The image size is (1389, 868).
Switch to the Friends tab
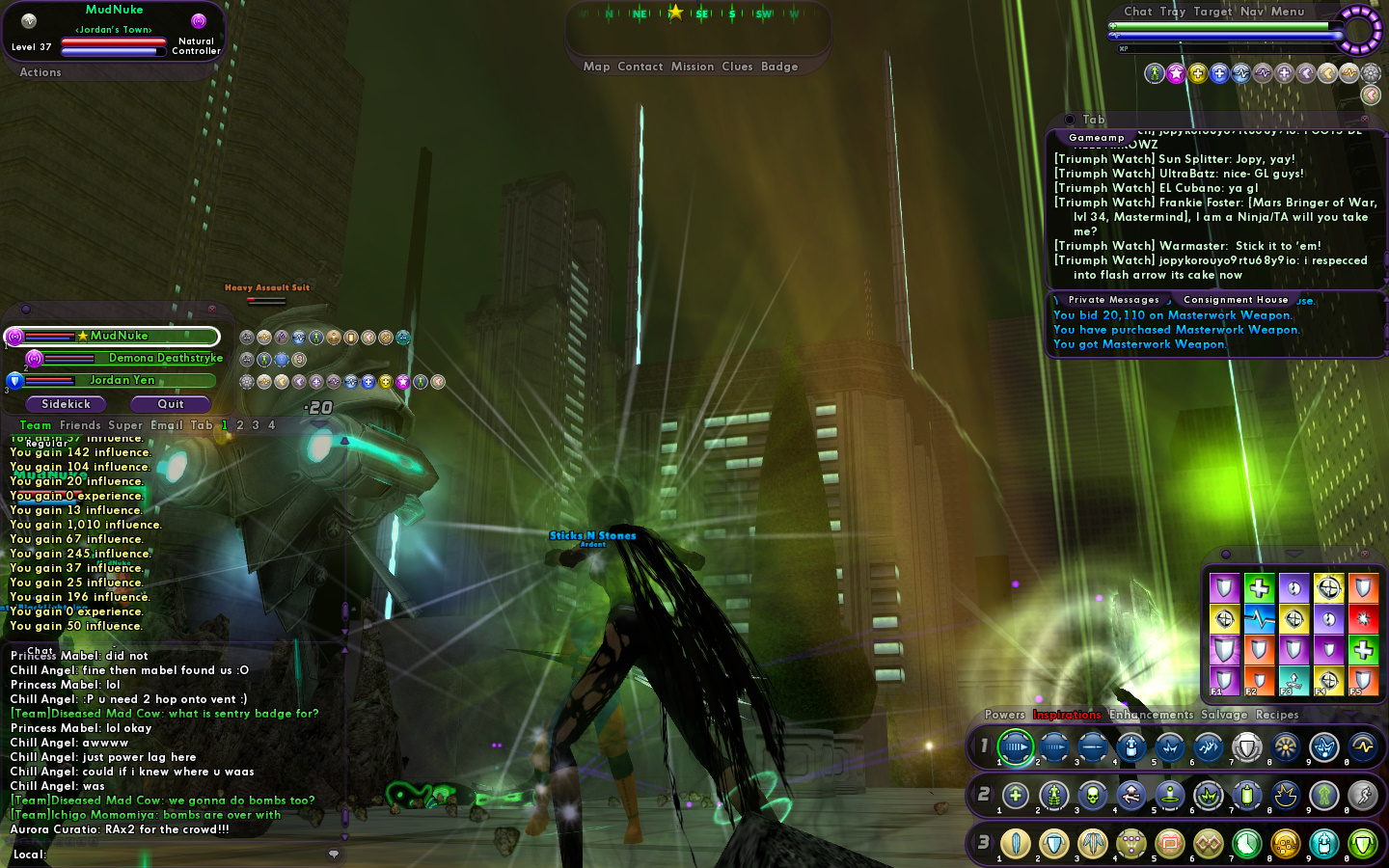(80, 425)
